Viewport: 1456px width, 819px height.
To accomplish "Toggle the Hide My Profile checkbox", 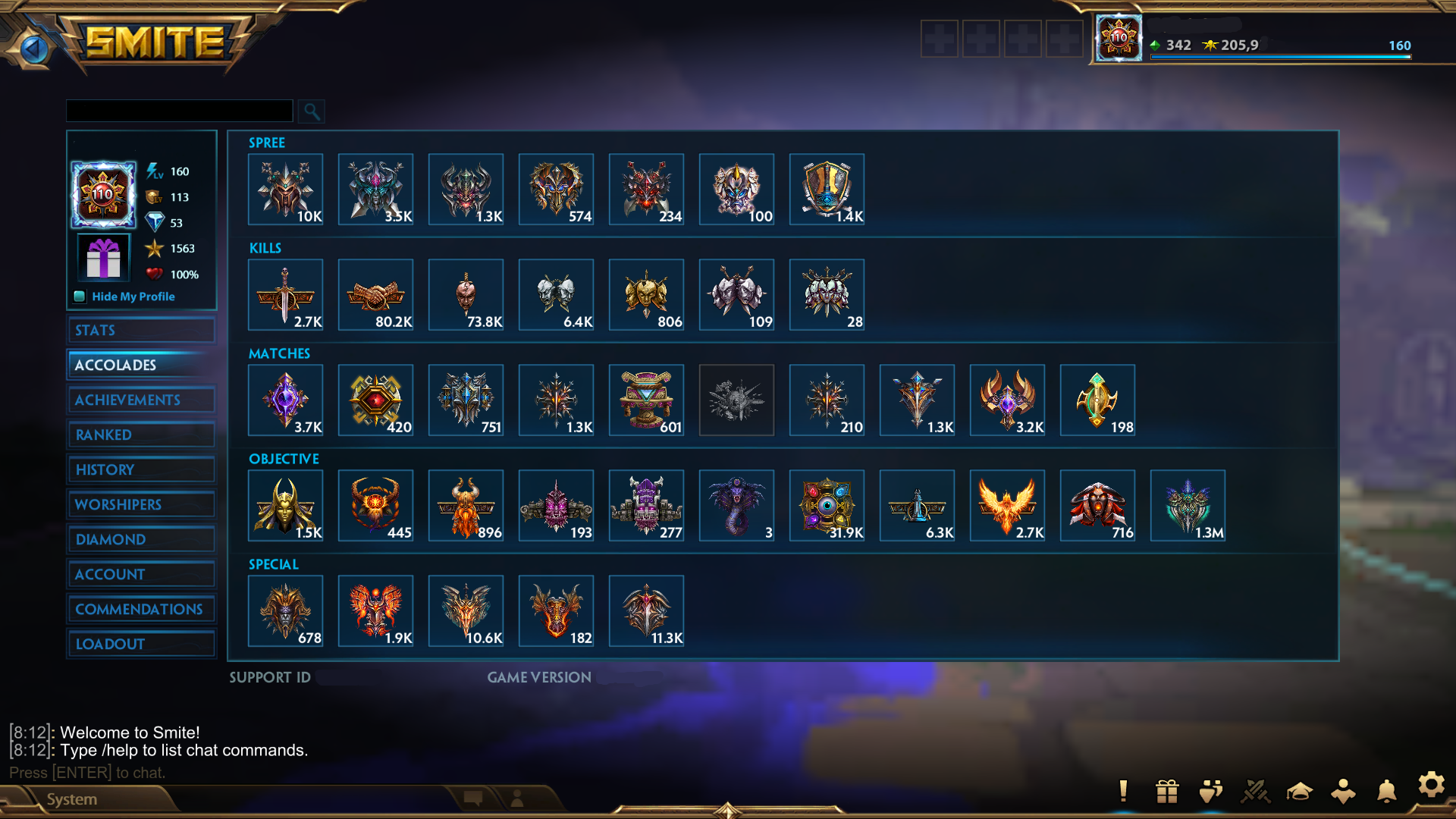I will coord(80,297).
